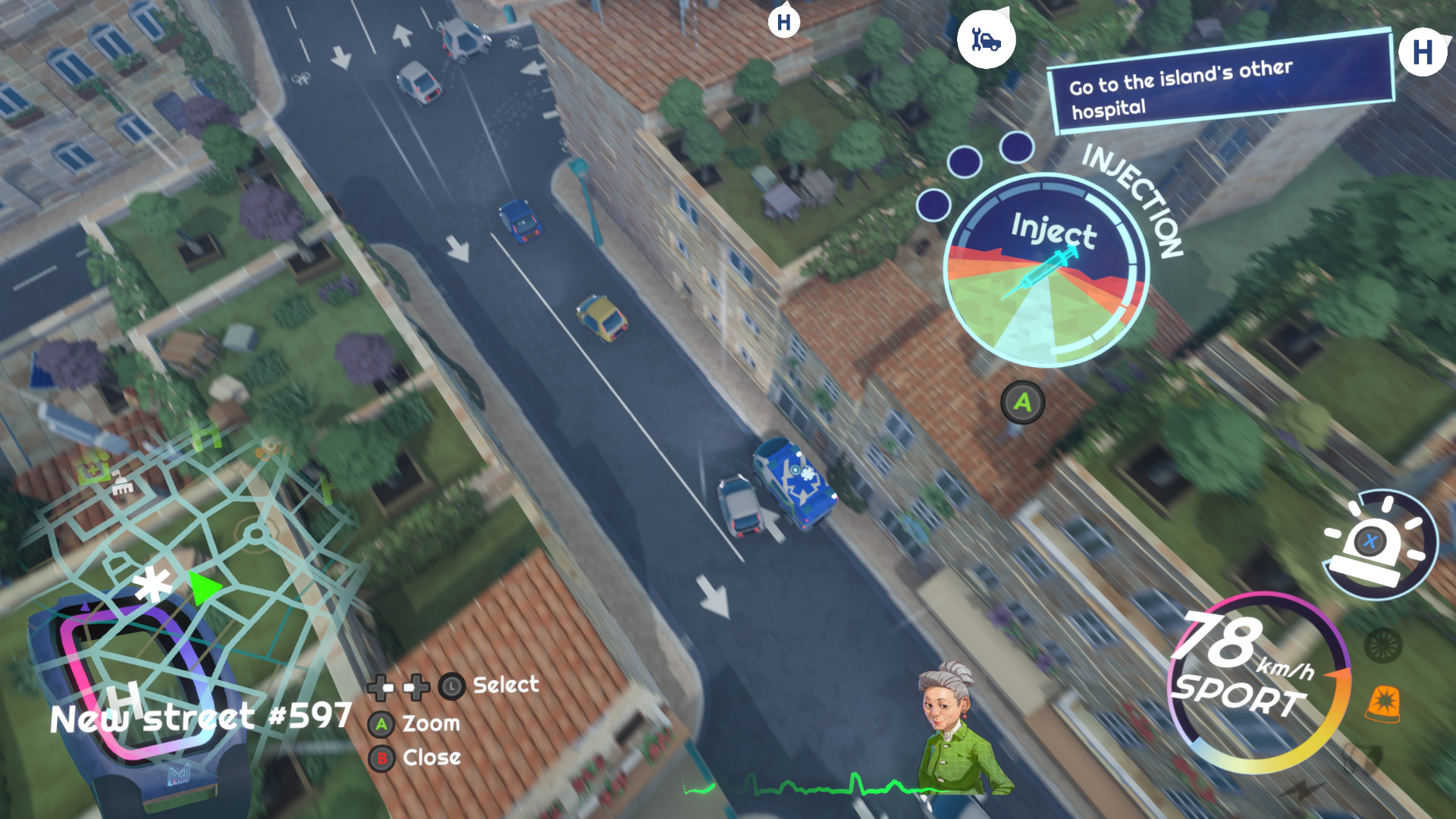
Task: Click the white asterisk marker on the map
Action: point(152,585)
